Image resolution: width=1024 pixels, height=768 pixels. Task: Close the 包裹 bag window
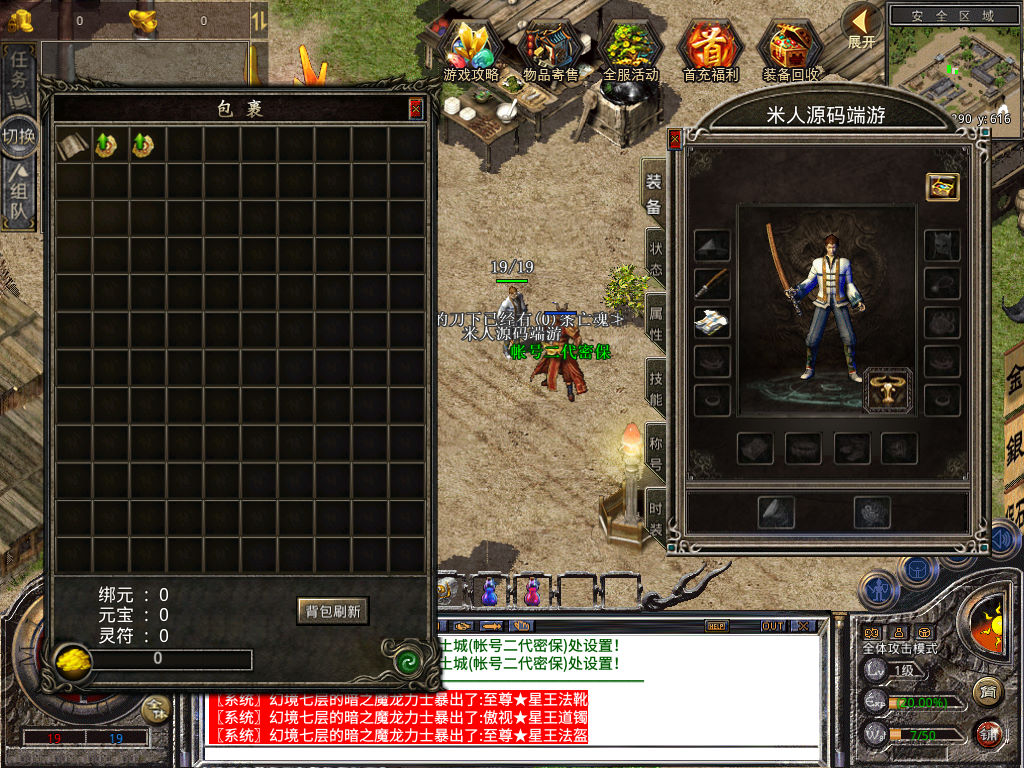415,109
